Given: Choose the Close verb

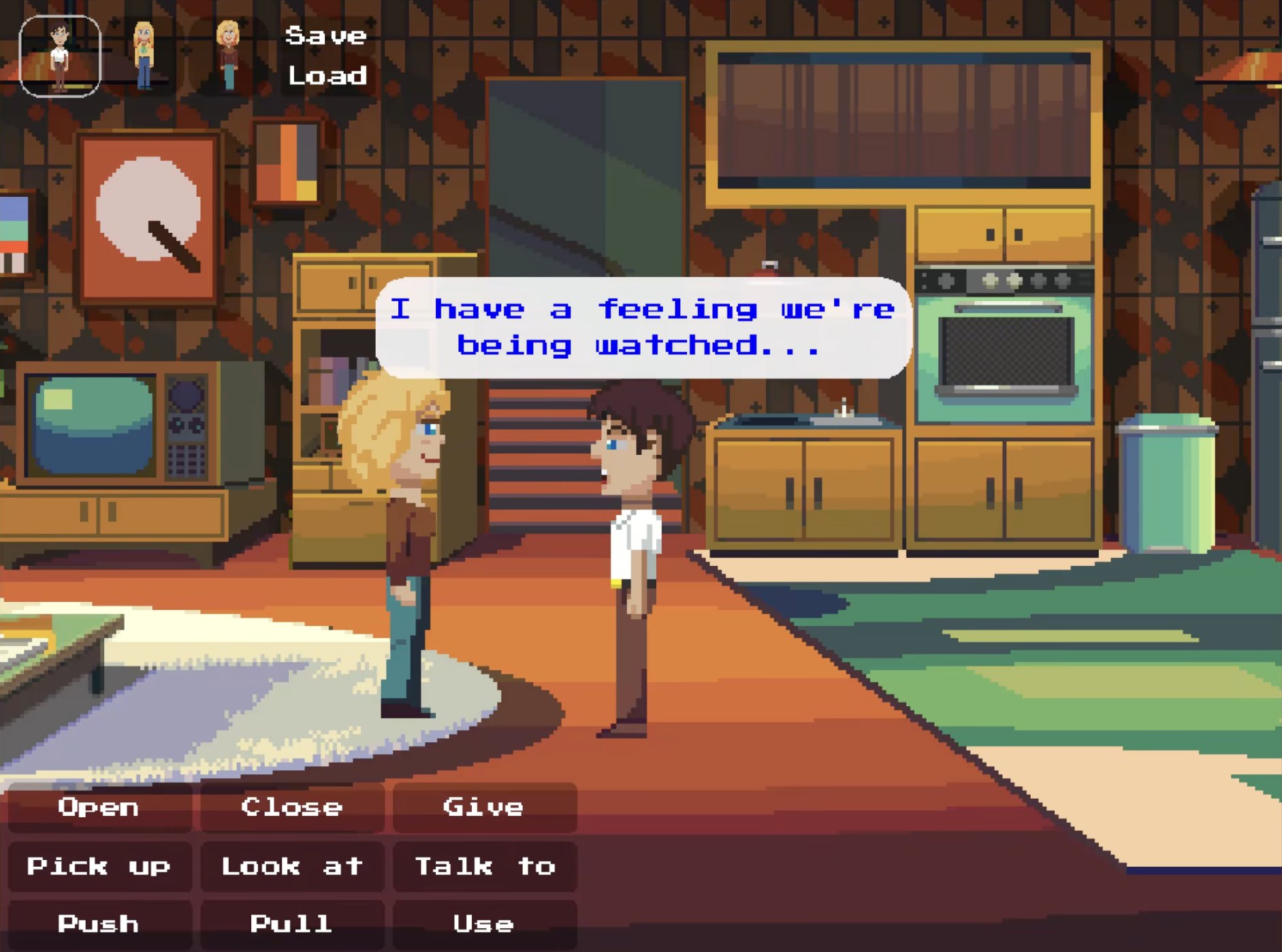Looking at the screenshot, I should tap(292, 808).
